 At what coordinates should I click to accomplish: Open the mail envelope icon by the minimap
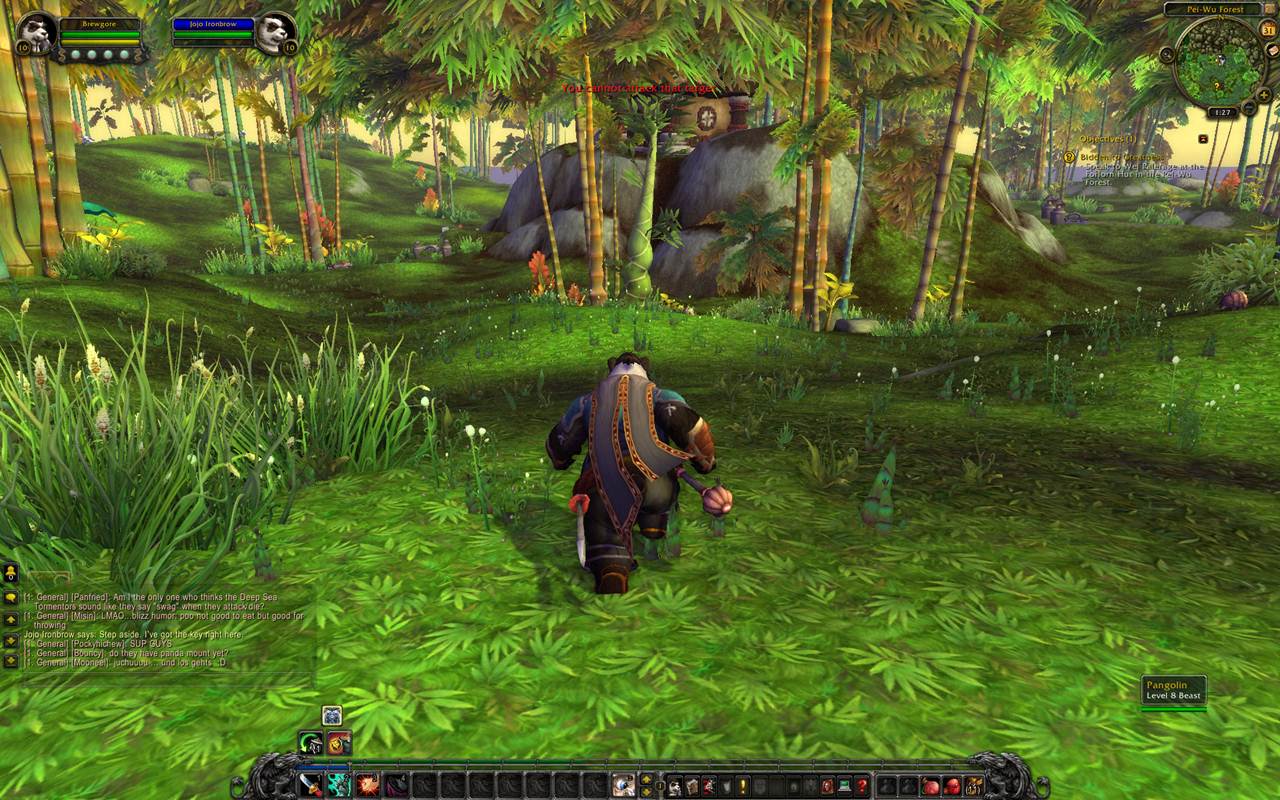1271,50
